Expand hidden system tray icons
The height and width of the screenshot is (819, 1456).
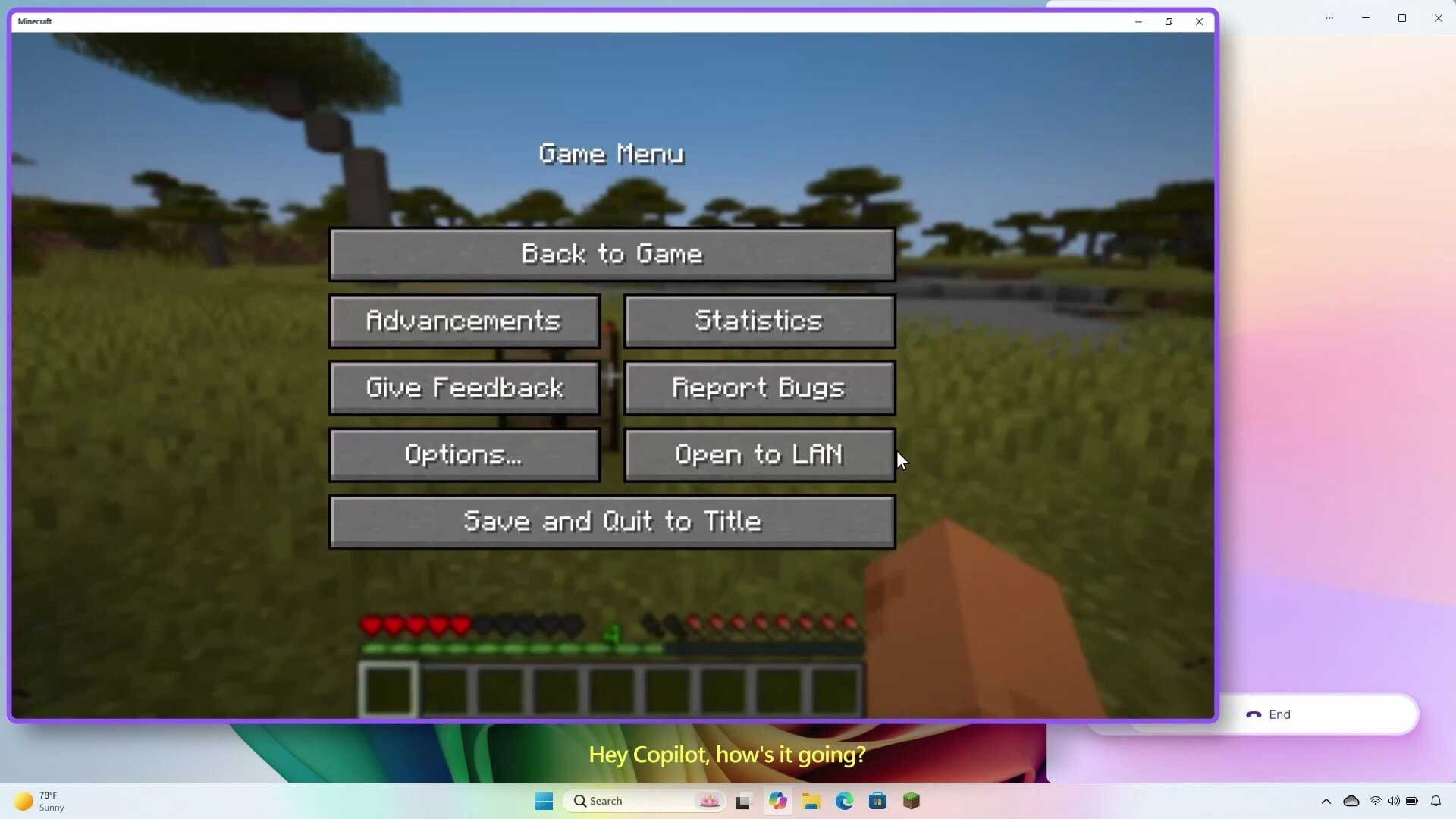click(1326, 801)
